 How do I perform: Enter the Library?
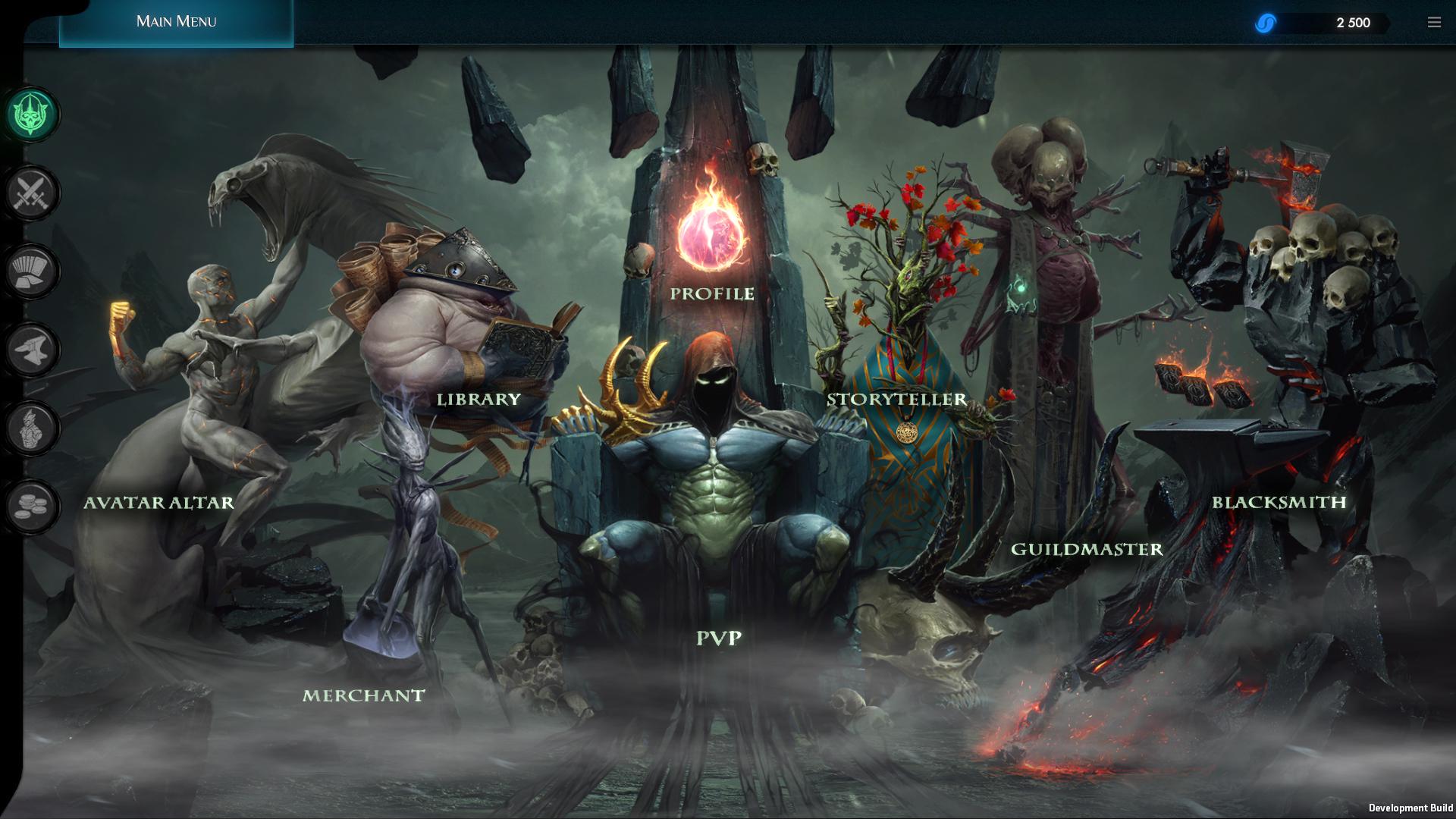tap(479, 399)
